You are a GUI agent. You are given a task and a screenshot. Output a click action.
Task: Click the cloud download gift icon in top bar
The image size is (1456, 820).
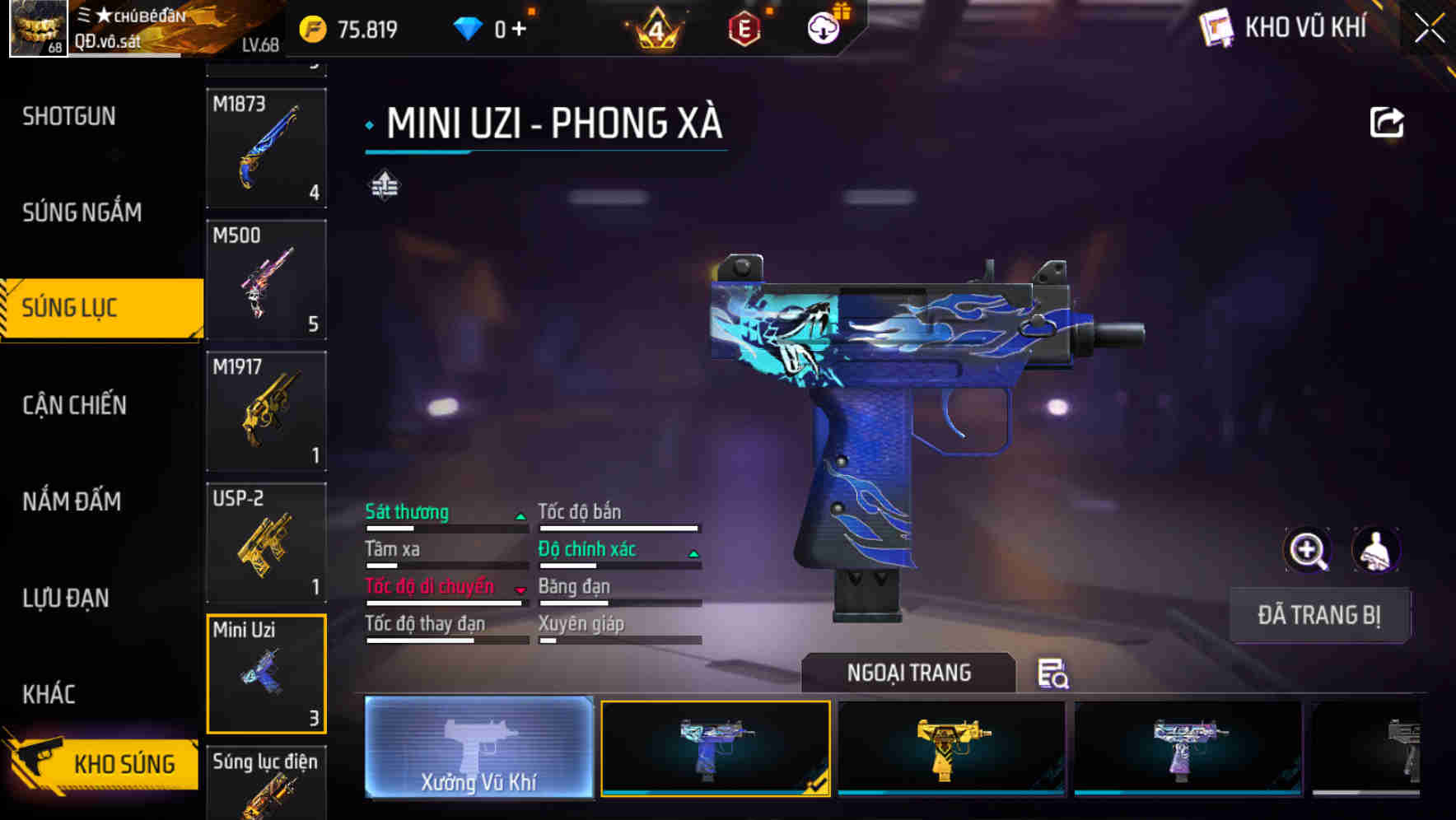click(x=823, y=27)
